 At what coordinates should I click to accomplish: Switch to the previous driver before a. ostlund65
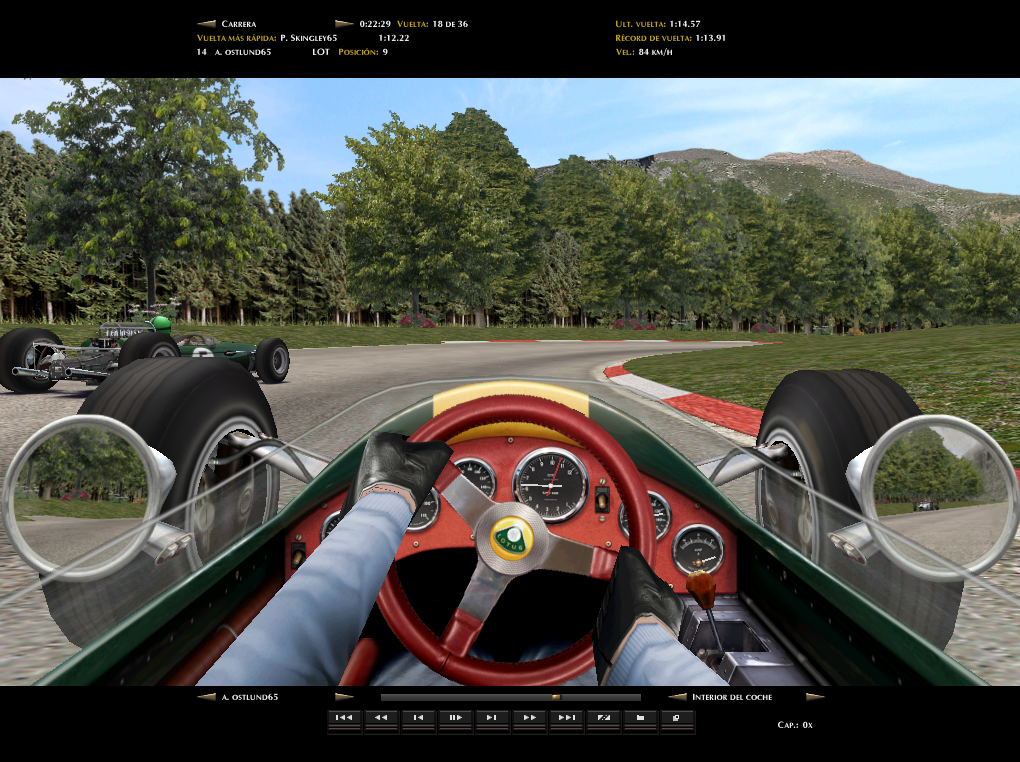[207, 697]
